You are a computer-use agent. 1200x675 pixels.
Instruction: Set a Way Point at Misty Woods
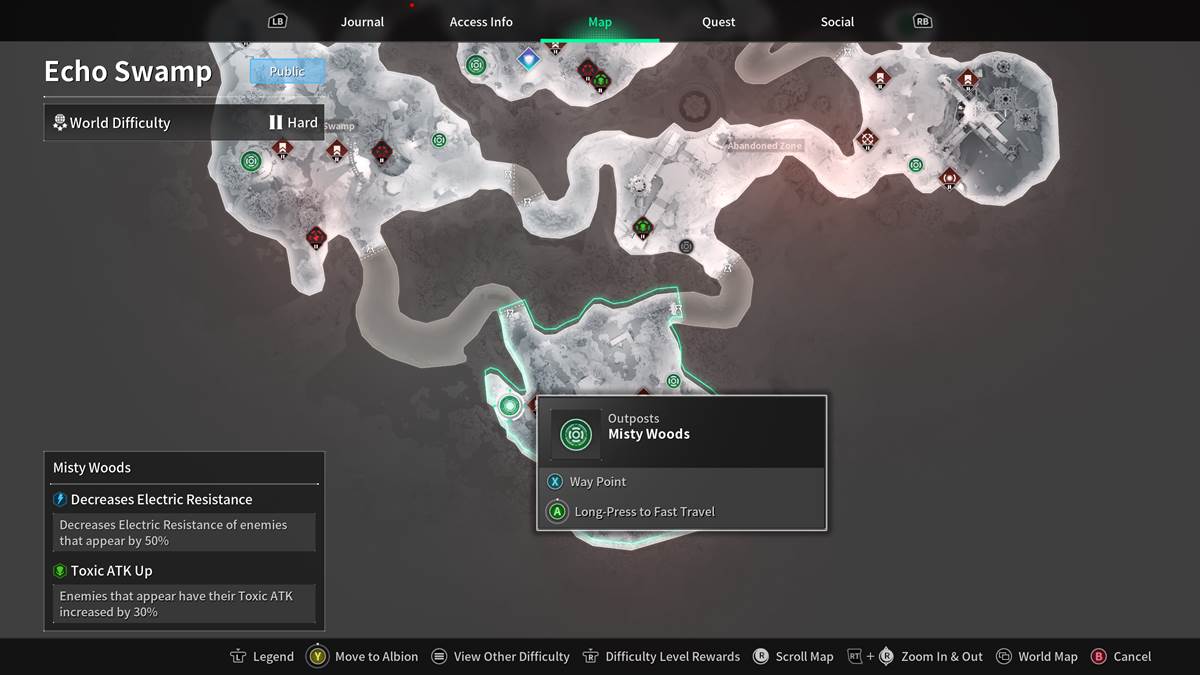[x=597, y=482]
